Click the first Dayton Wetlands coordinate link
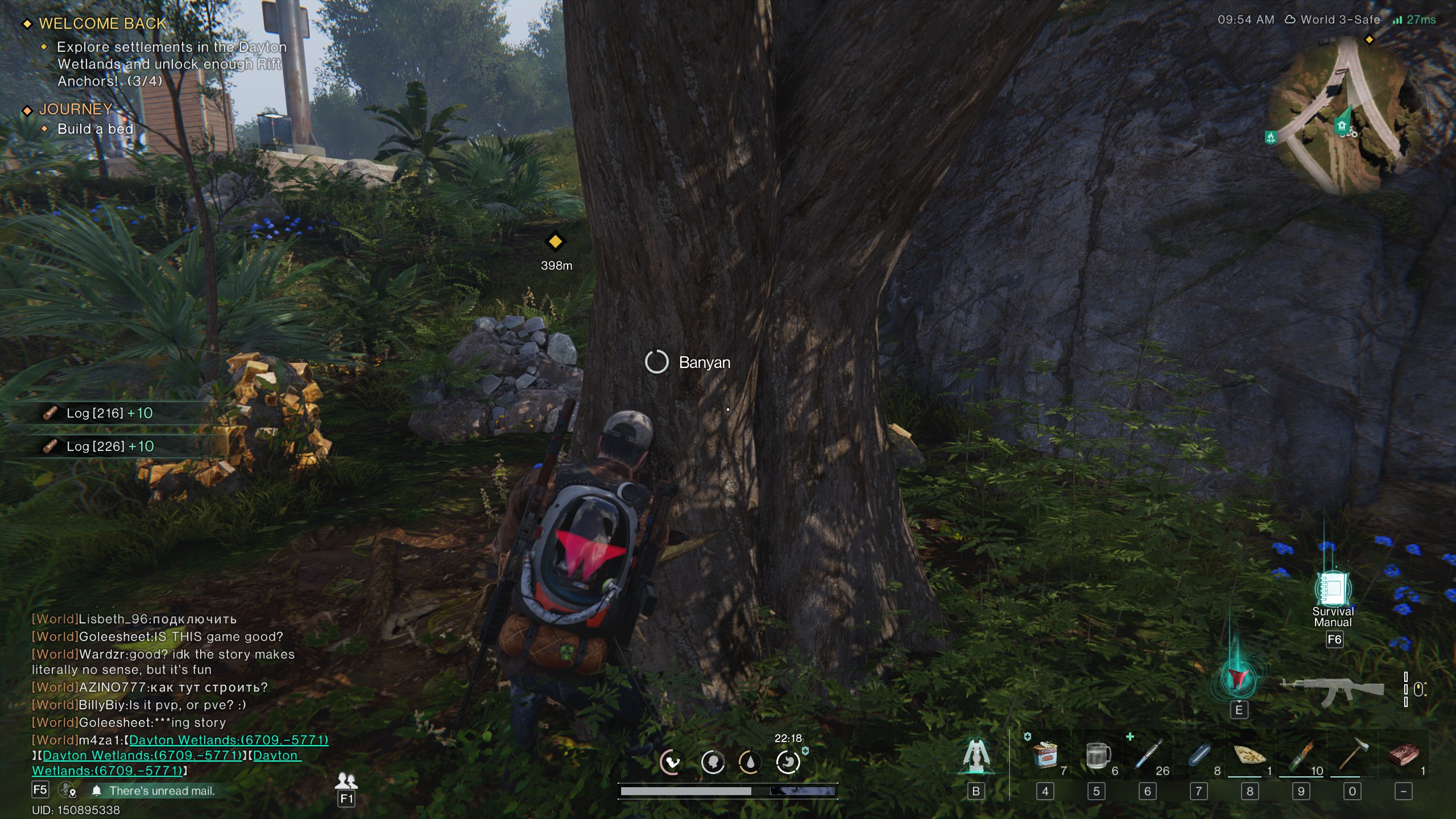This screenshot has width=1456, height=819. 229,740
